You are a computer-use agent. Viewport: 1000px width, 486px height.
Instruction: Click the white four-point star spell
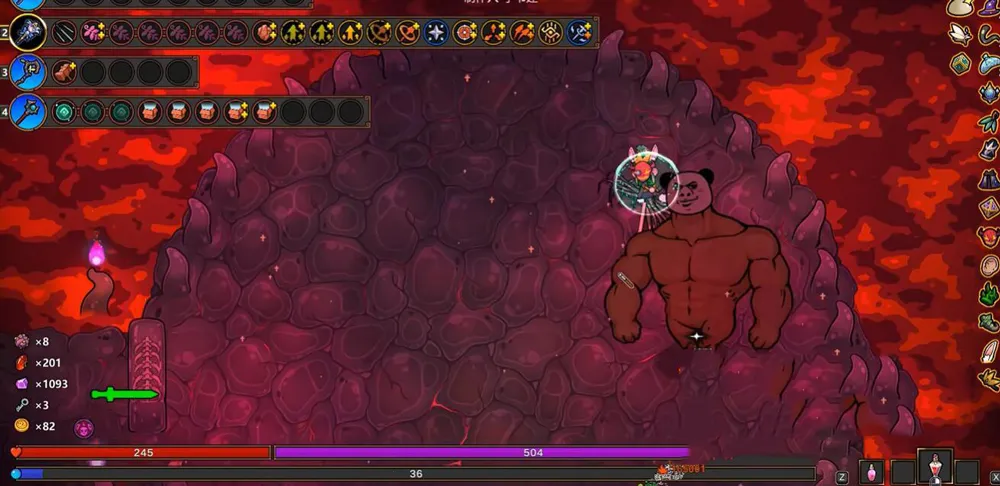436,33
